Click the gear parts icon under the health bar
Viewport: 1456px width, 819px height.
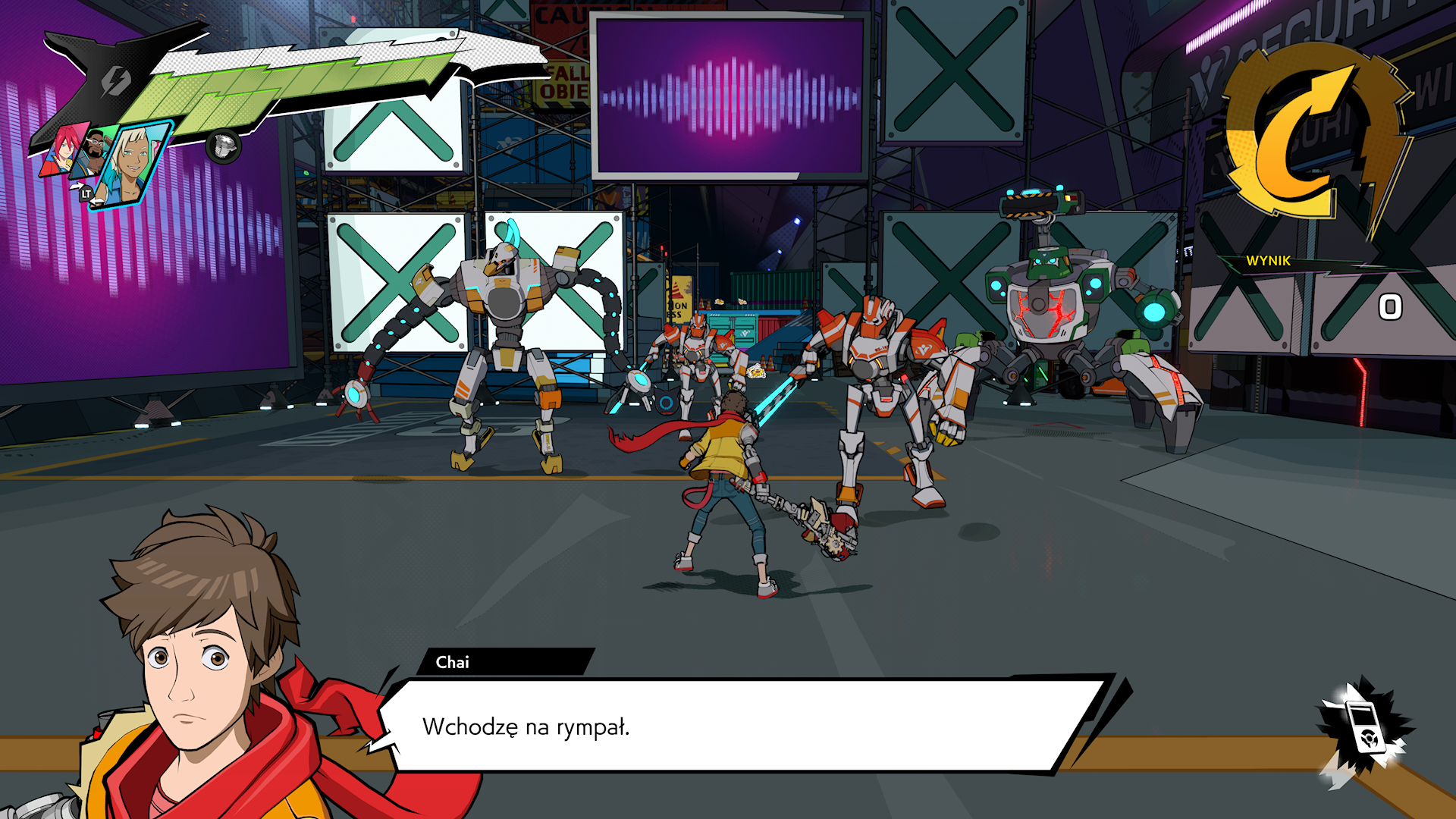tap(223, 146)
